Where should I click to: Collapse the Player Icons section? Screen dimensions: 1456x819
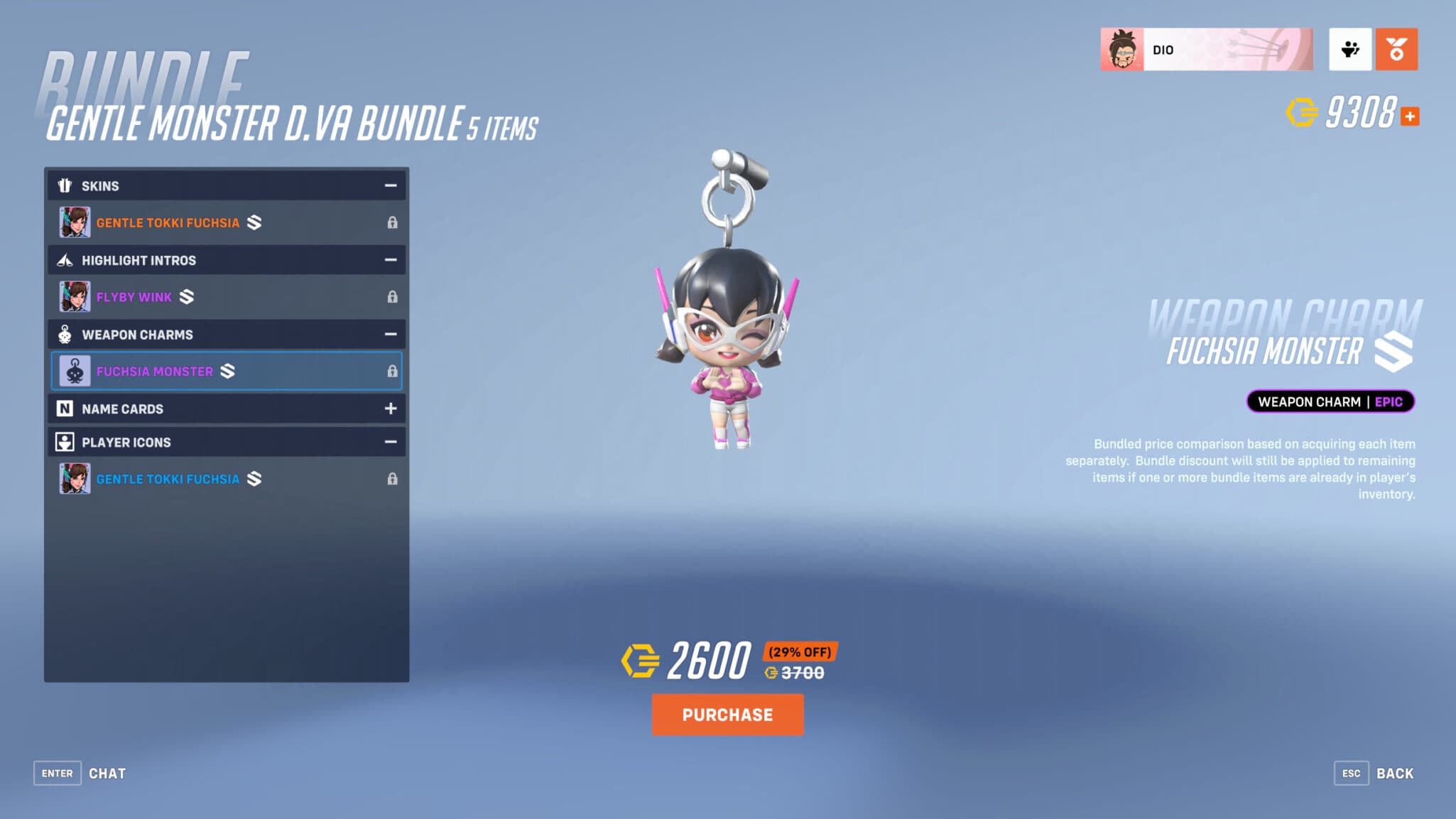point(390,441)
